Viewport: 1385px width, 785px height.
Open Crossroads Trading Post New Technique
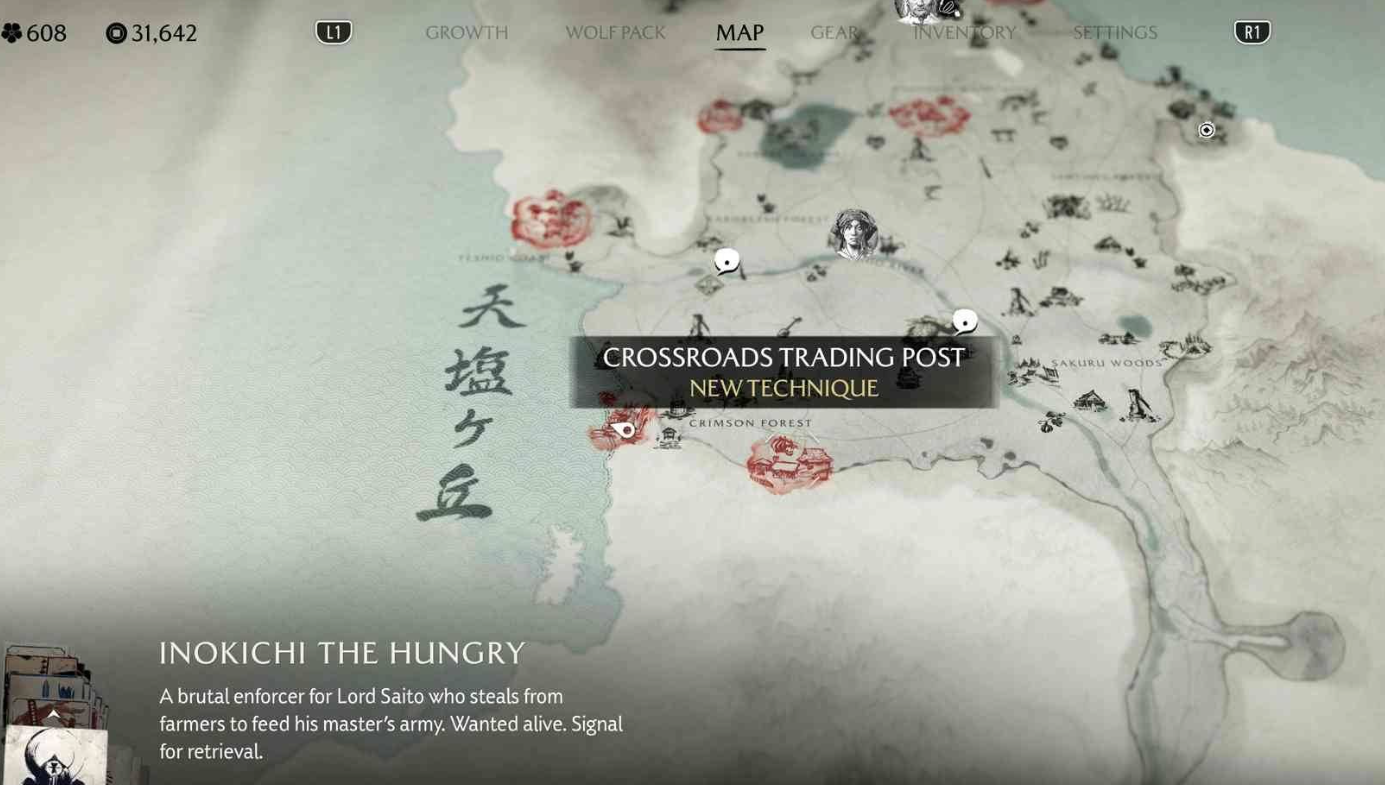(783, 372)
